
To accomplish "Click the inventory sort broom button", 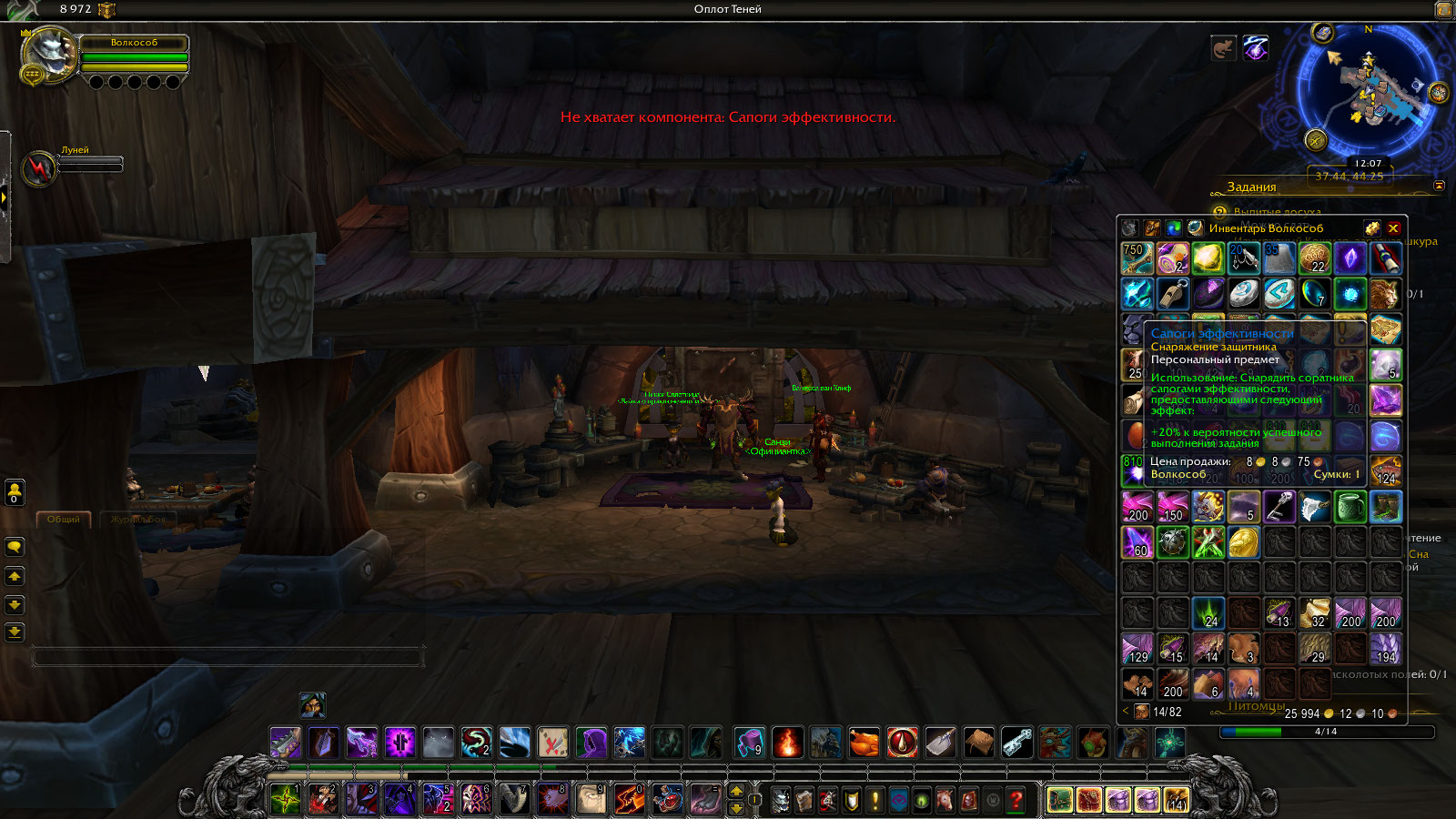I will [x=1371, y=227].
